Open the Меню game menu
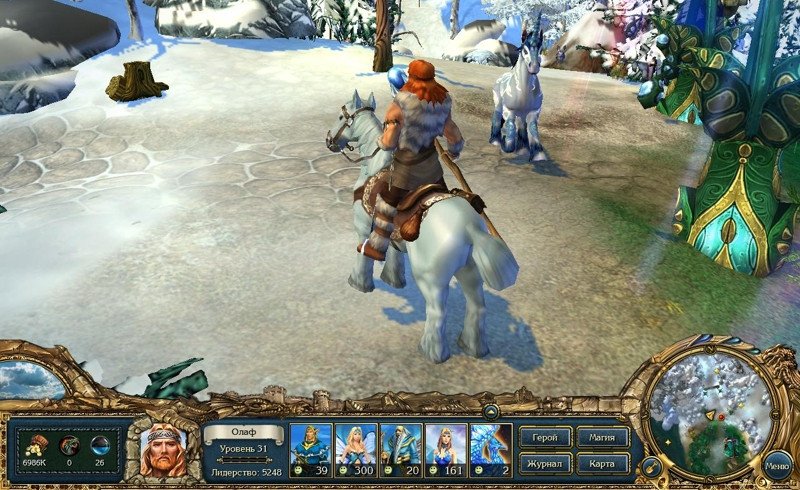 point(777,465)
